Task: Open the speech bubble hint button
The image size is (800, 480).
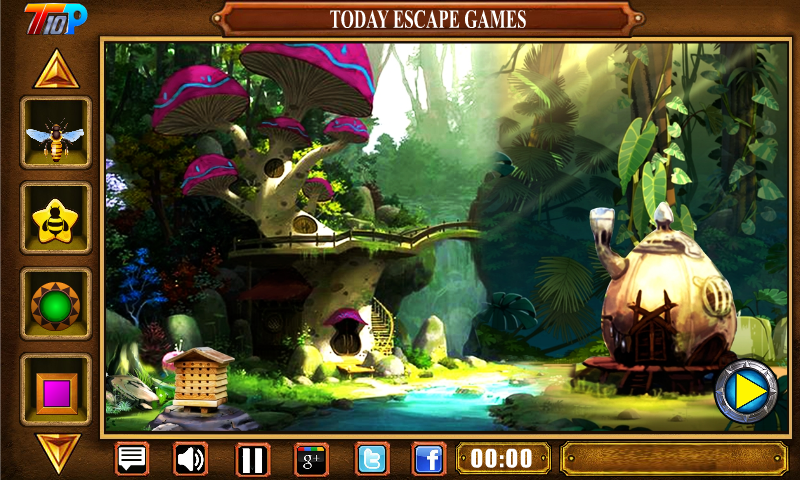Action: pyautogui.click(x=132, y=459)
